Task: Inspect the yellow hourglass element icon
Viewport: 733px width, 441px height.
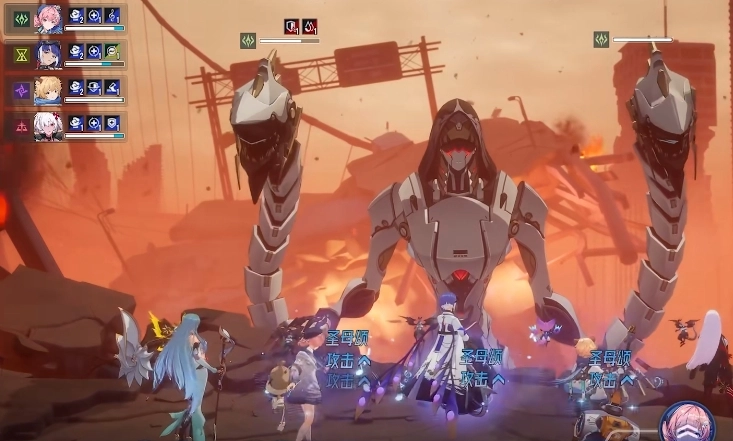Action: [x=19, y=55]
